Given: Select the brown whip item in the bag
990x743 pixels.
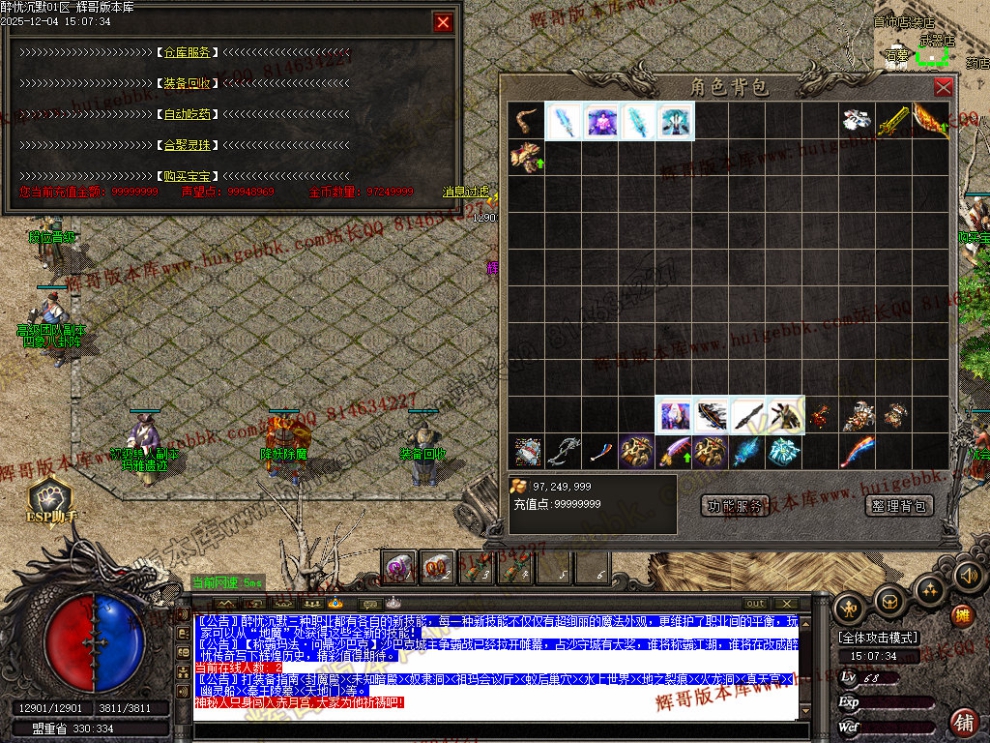Looking at the screenshot, I should 525,122.
